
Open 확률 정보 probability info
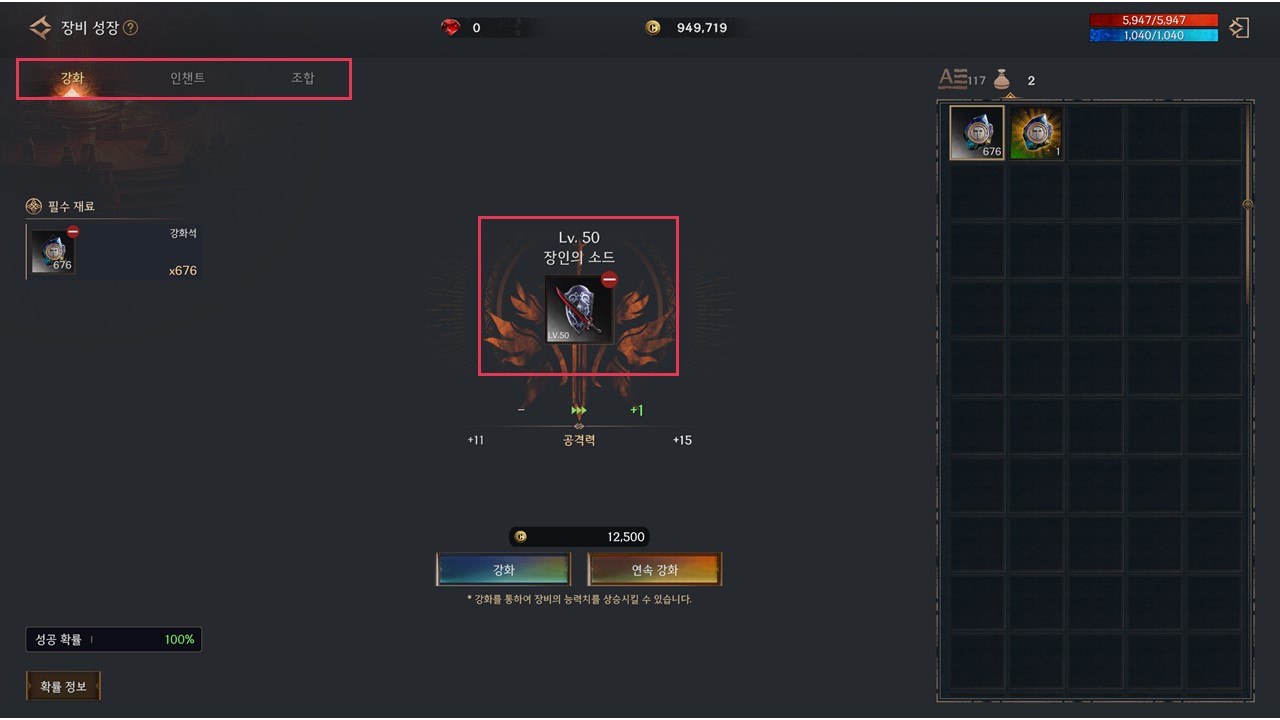tap(63, 687)
